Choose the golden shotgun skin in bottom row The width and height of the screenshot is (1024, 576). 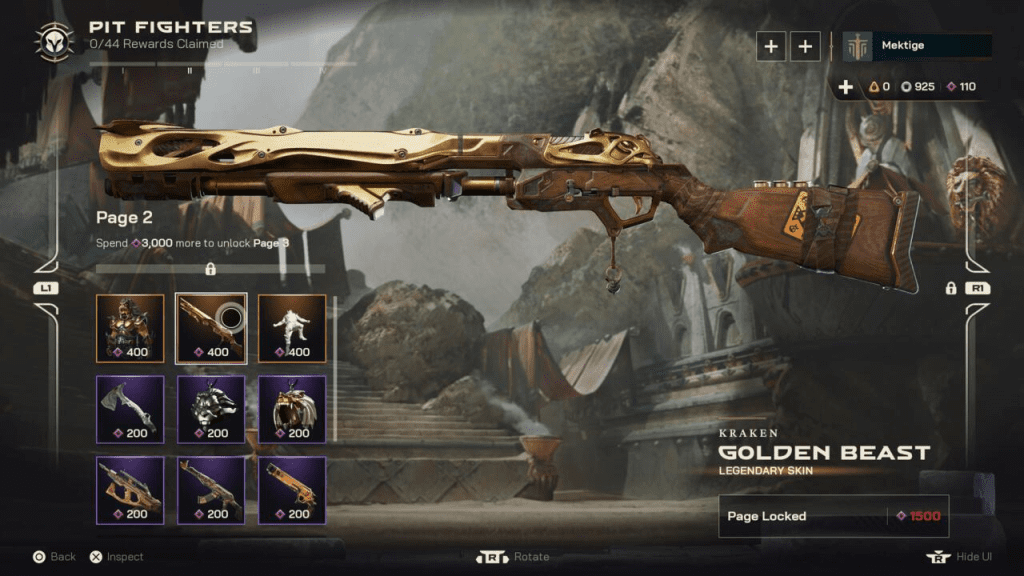tap(292, 490)
